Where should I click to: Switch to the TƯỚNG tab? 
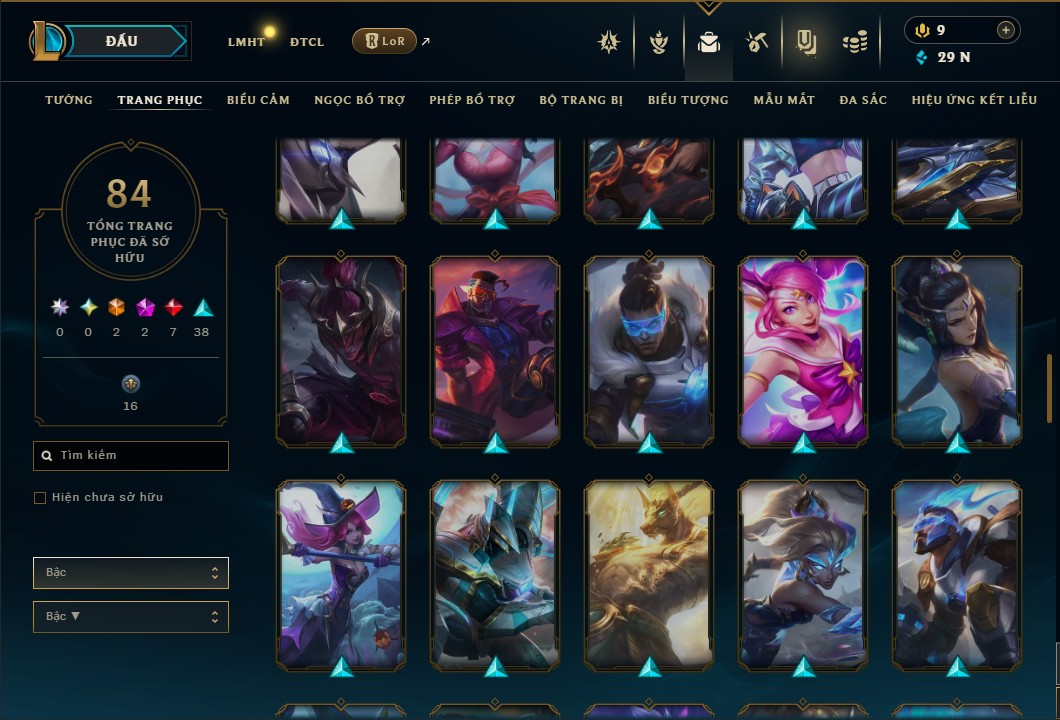69,100
